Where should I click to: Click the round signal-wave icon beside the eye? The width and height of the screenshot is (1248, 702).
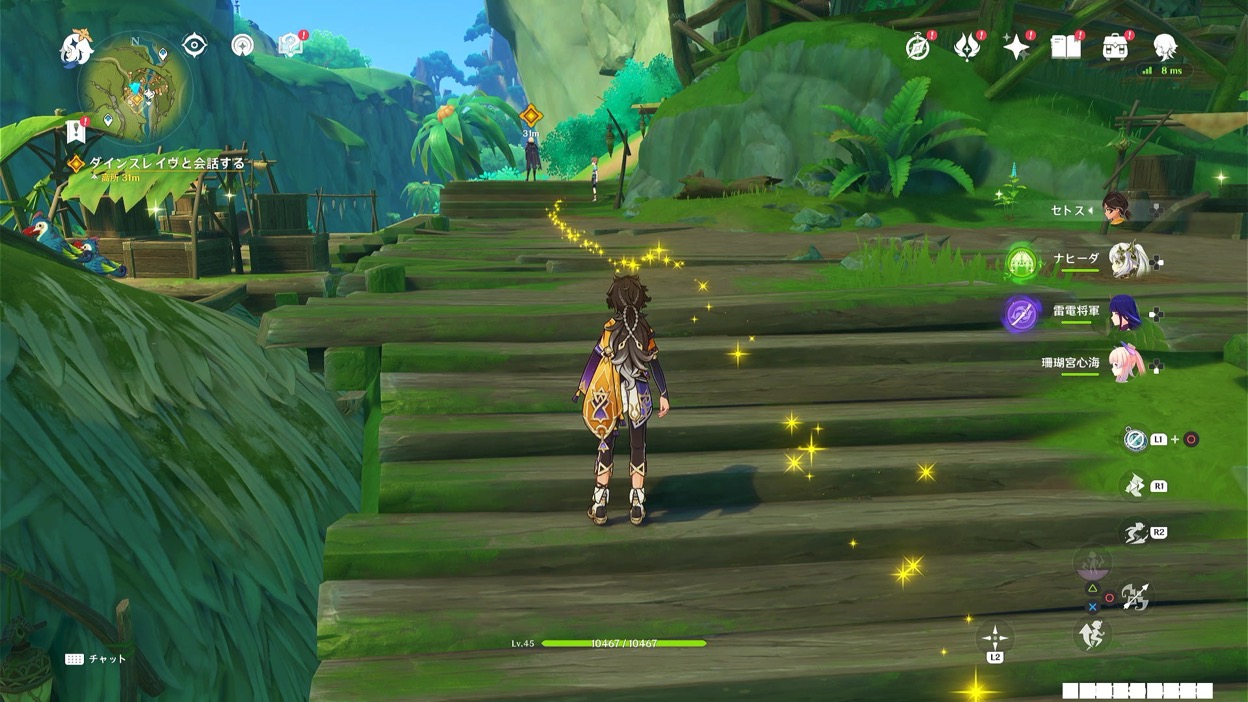[242, 45]
